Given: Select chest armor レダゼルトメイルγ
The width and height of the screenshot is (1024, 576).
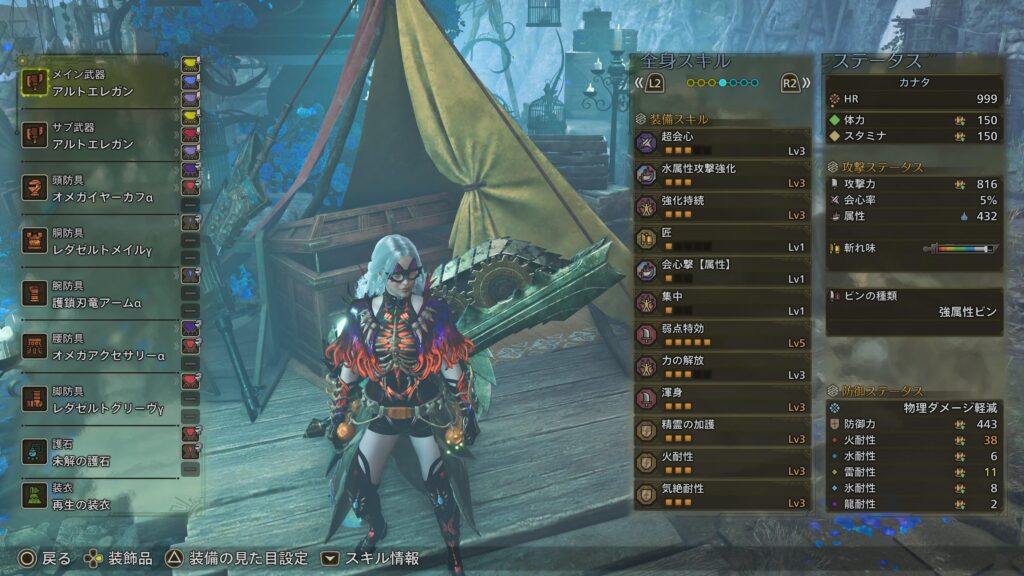Looking at the screenshot, I should (98, 240).
